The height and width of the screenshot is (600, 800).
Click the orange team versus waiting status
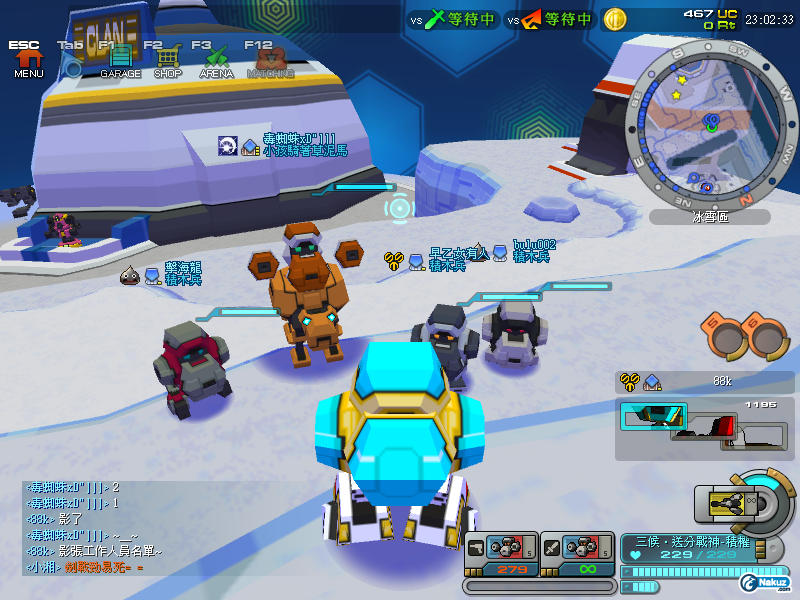(x=551, y=19)
